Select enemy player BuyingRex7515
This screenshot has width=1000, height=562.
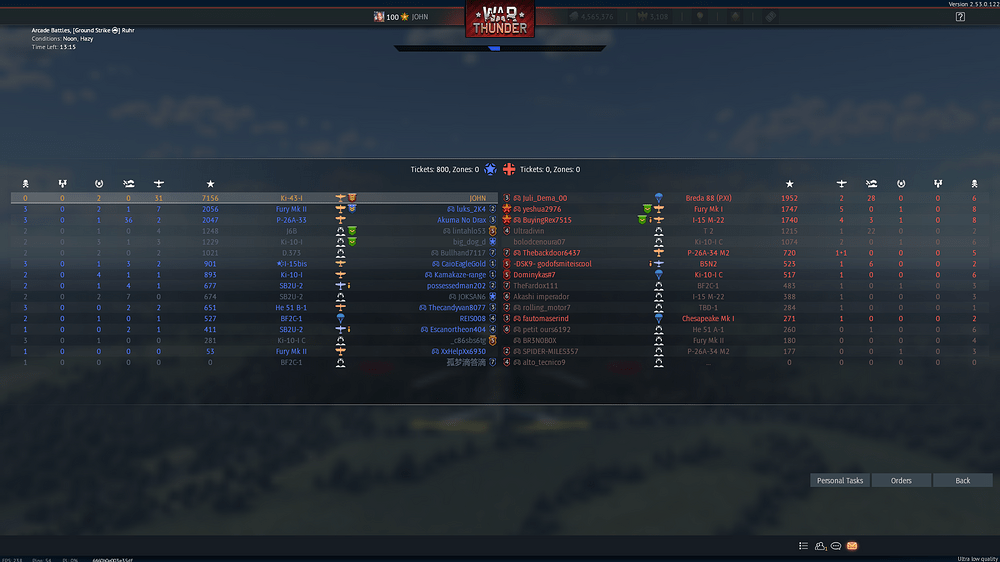click(547, 220)
